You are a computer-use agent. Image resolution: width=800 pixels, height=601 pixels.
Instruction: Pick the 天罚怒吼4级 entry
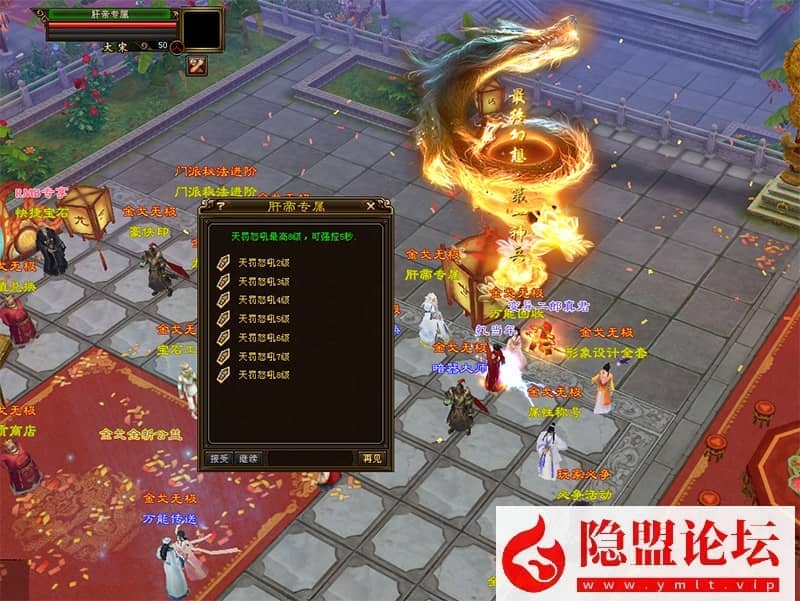coord(262,300)
